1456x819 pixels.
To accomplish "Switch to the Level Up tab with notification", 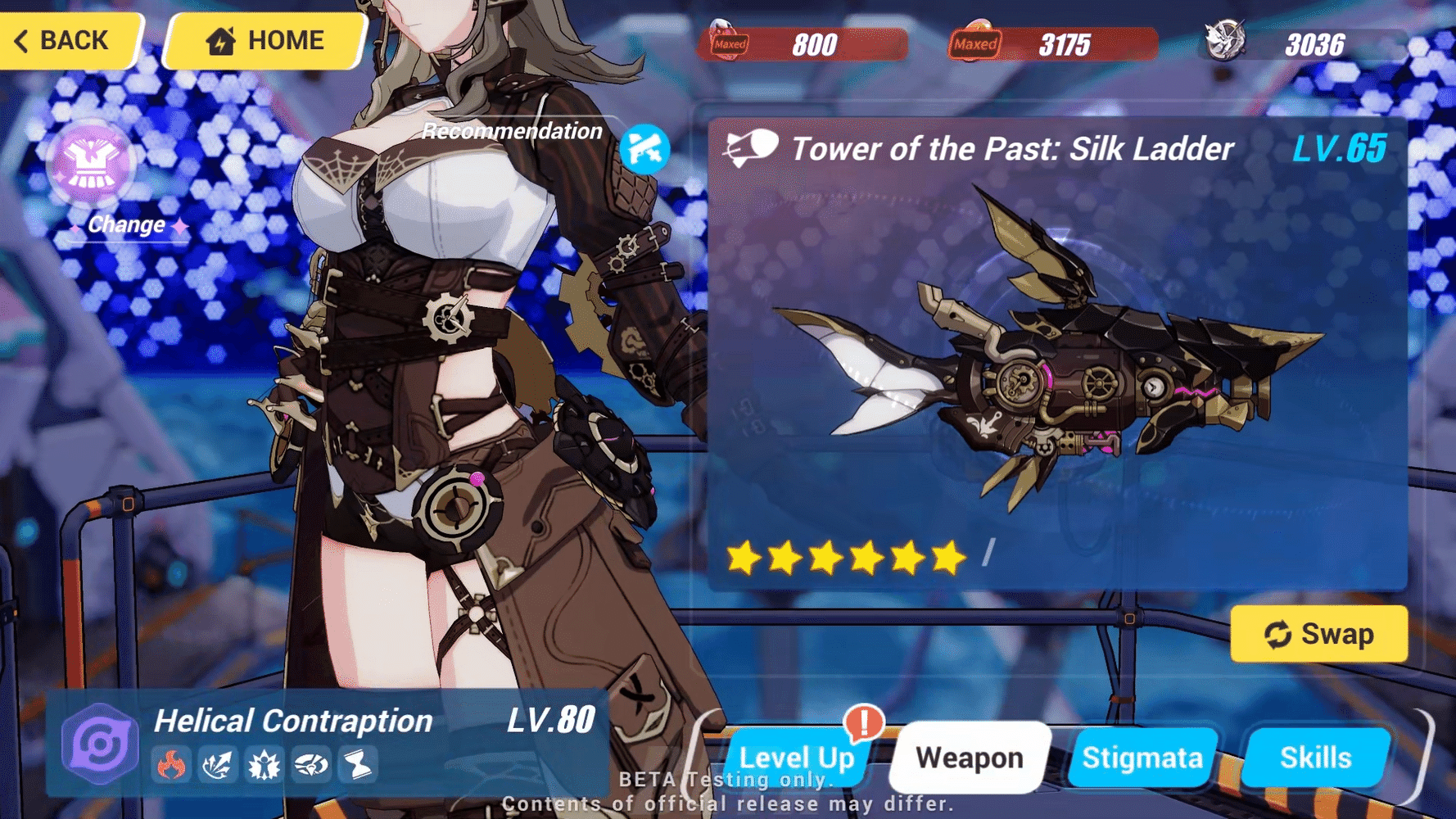I will click(x=796, y=758).
